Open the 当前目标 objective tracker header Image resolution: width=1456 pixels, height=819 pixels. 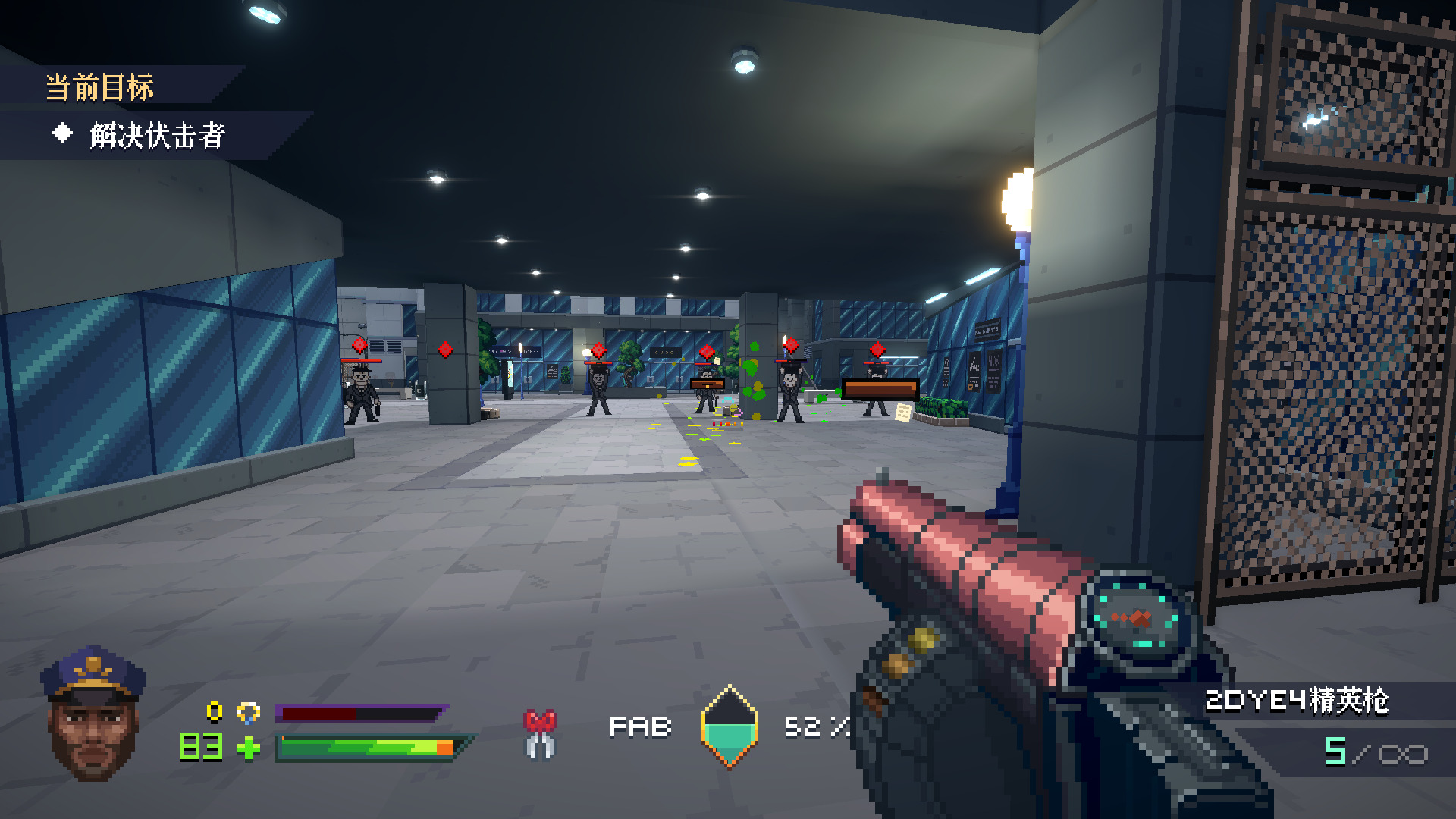[100, 87]
